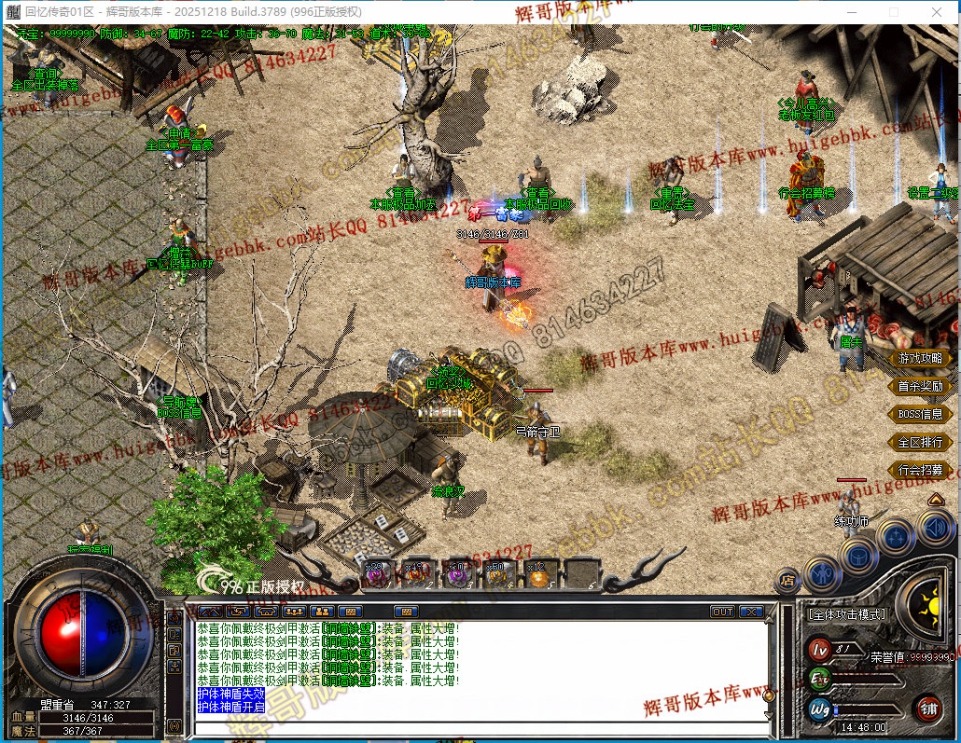Open the 店 shop round button
The height and width of the screenshot is (743, 961).
tap(789, 579)
